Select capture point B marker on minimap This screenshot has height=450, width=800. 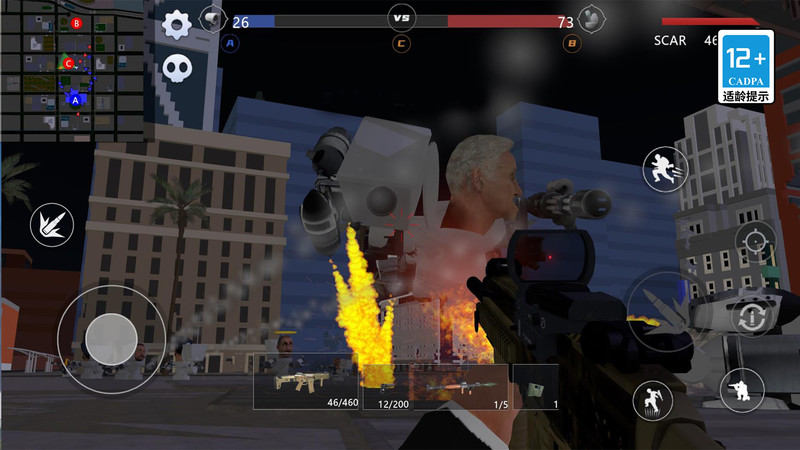76,22
